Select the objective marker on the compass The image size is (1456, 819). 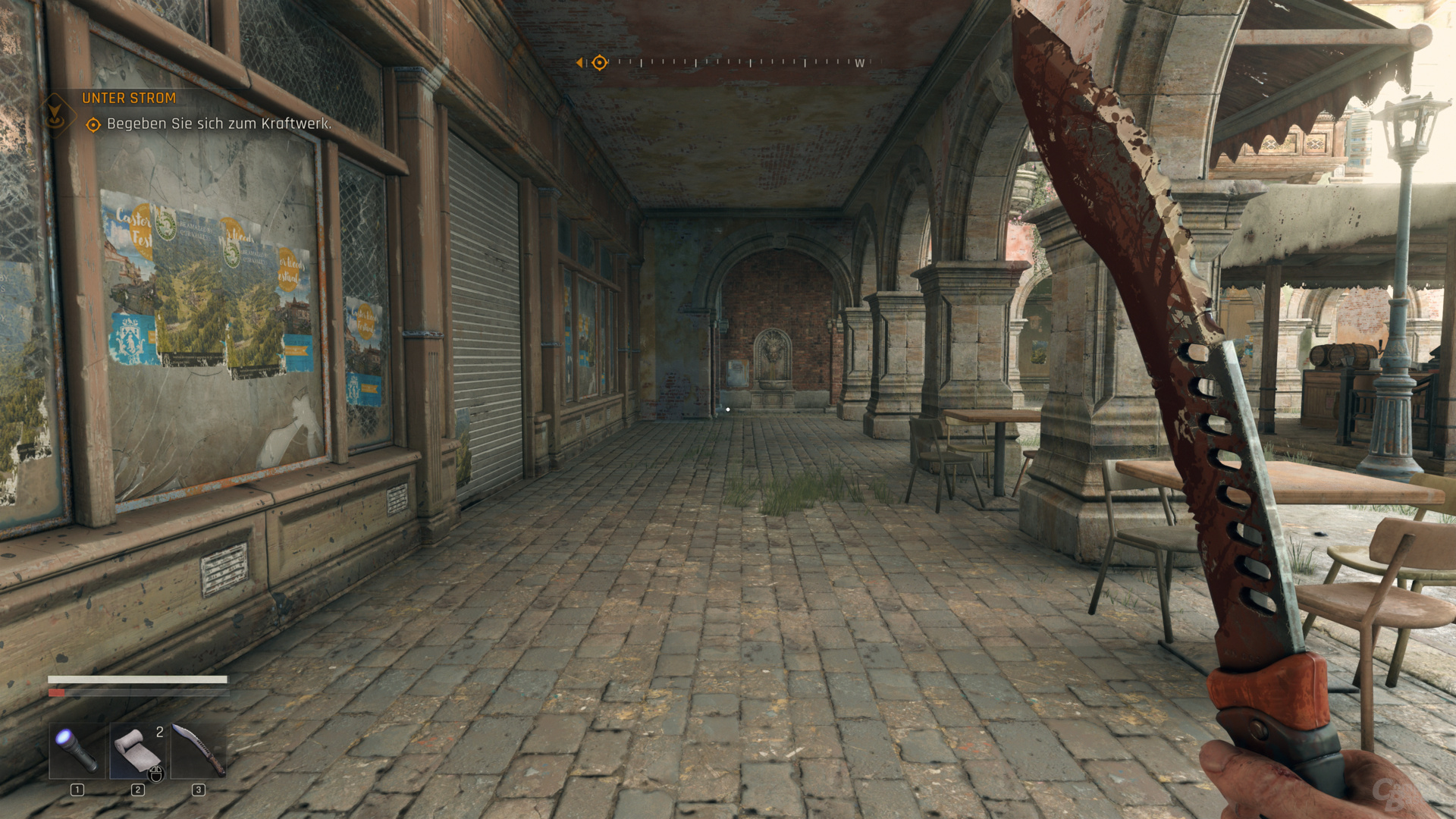click(x=599, y=62)
